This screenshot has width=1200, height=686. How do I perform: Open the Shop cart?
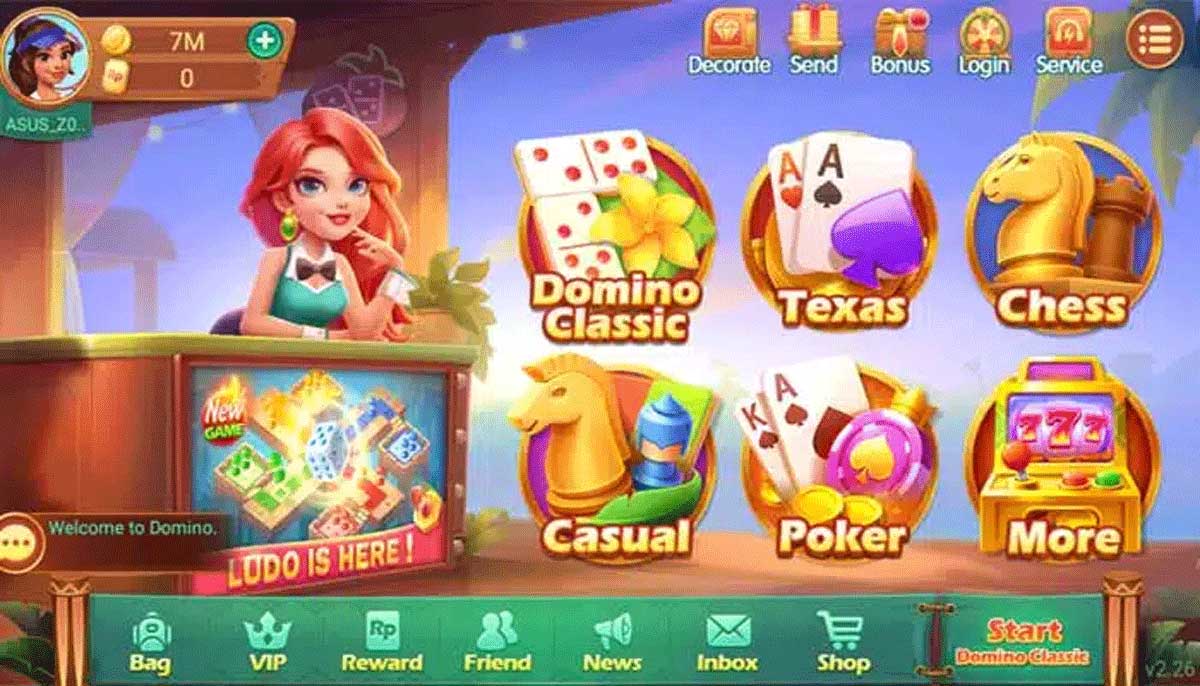click(x=842, y=642)
